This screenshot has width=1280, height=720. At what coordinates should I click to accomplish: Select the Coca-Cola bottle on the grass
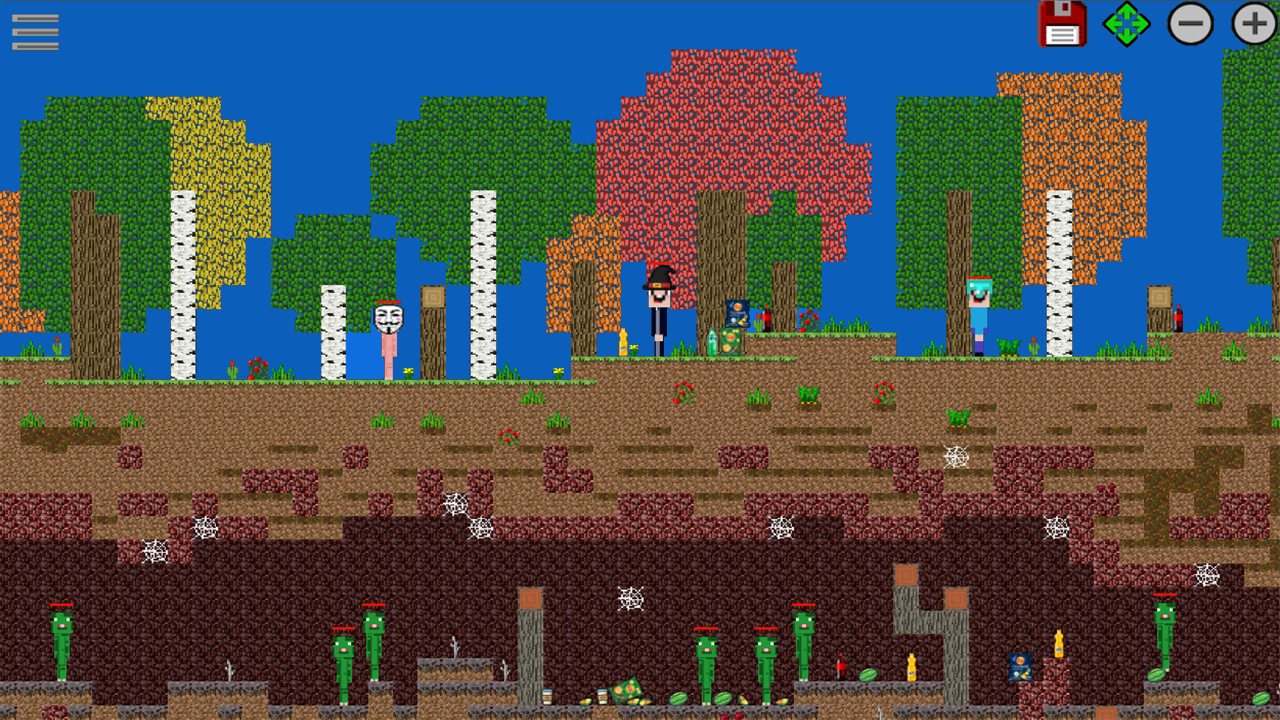coord(766,318)
